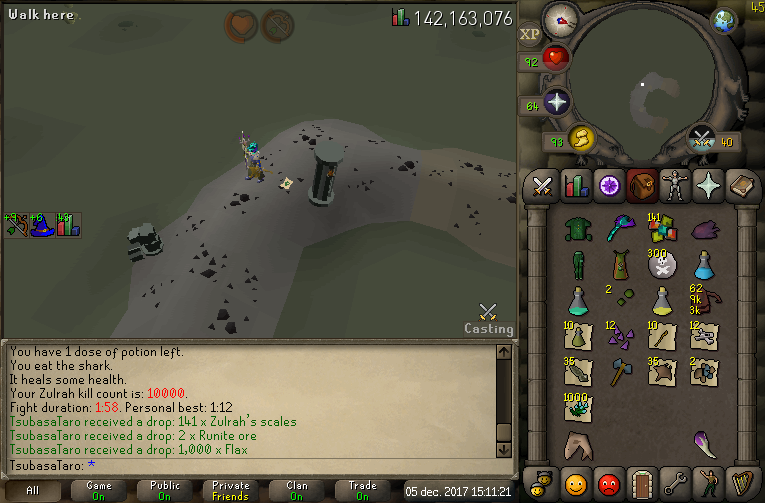This screenshot has height=503, width=765.
Task: Click the compass to face north
Action: pyautogui.click(x=560, y=19)
